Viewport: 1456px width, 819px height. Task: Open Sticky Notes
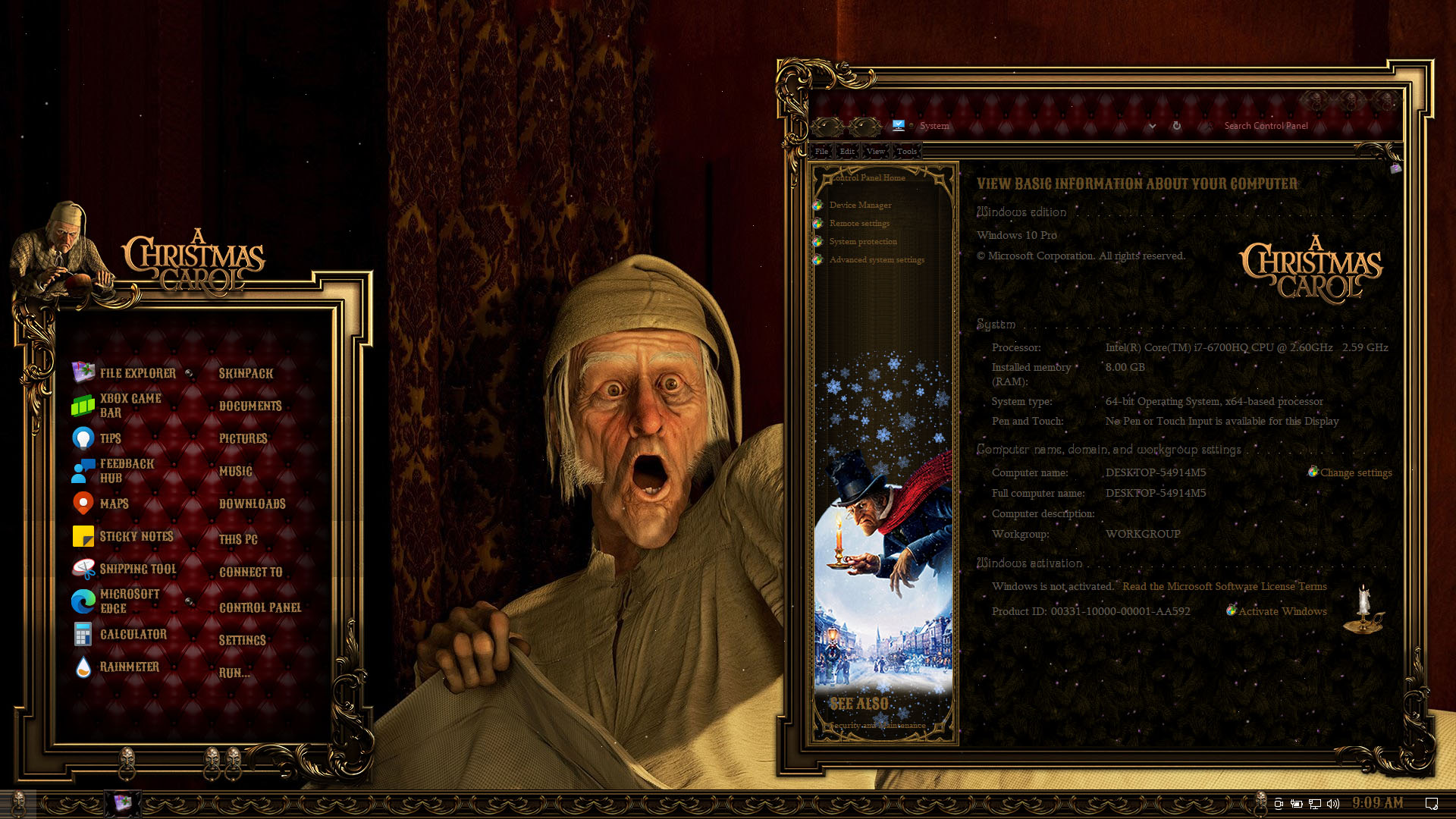click(x=136, y=536)
